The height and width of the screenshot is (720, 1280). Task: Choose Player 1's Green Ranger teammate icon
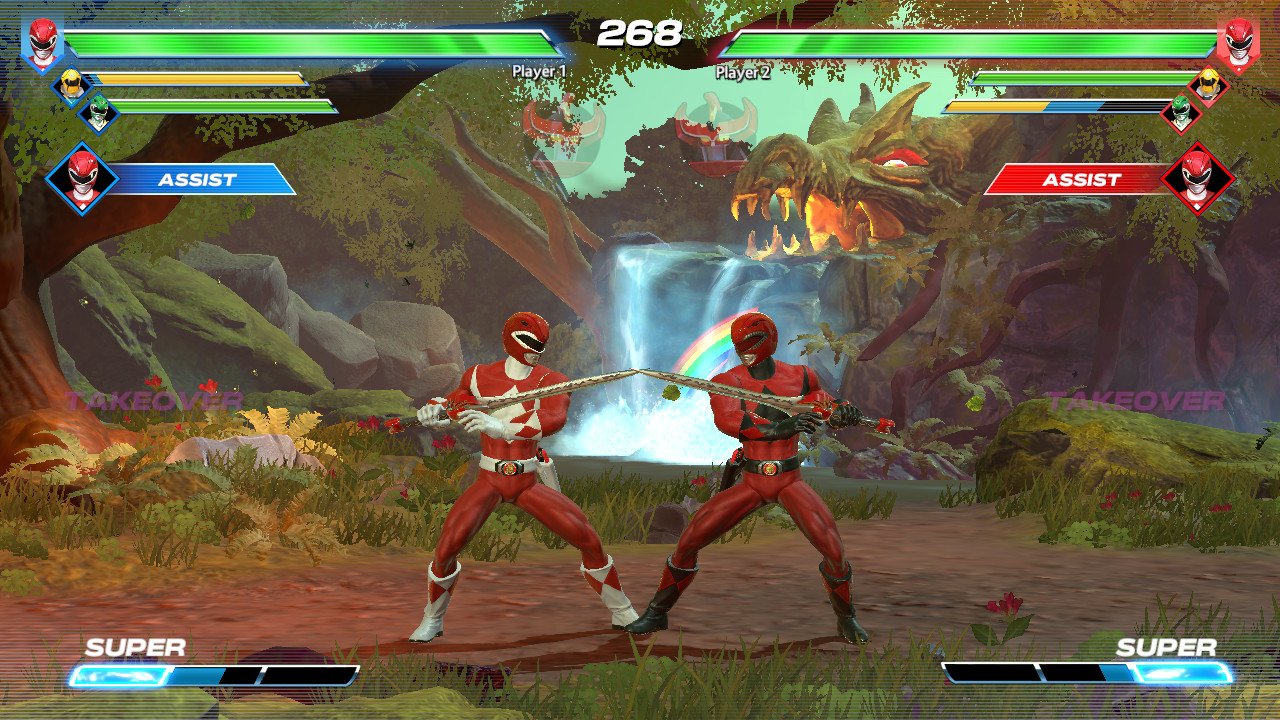pos(98,113)
